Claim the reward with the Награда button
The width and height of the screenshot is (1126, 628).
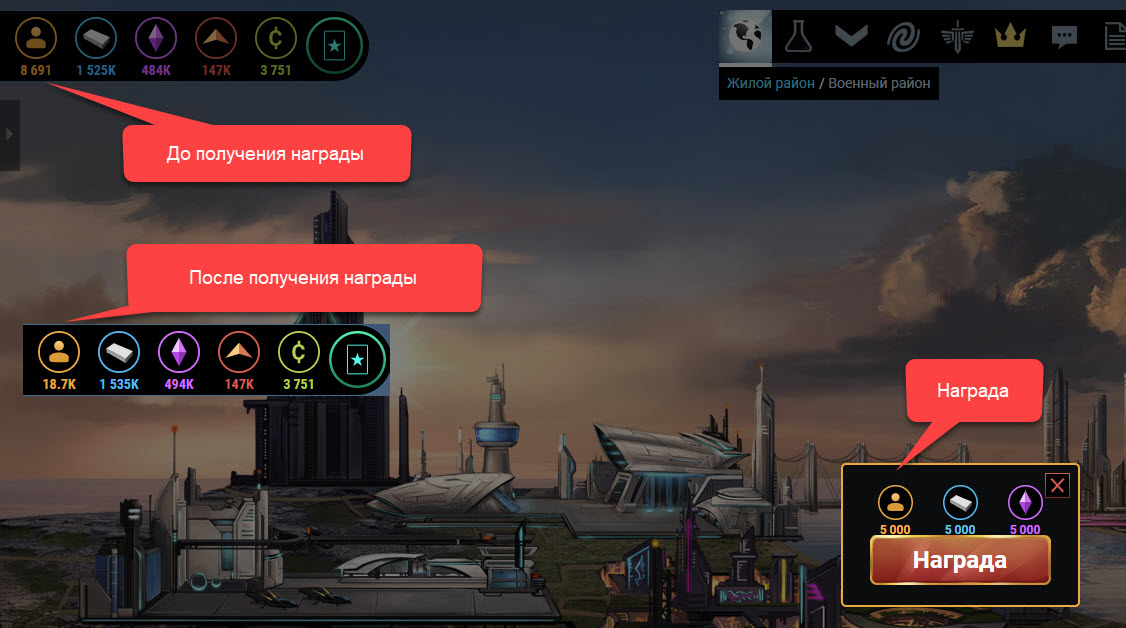[959, 560]
